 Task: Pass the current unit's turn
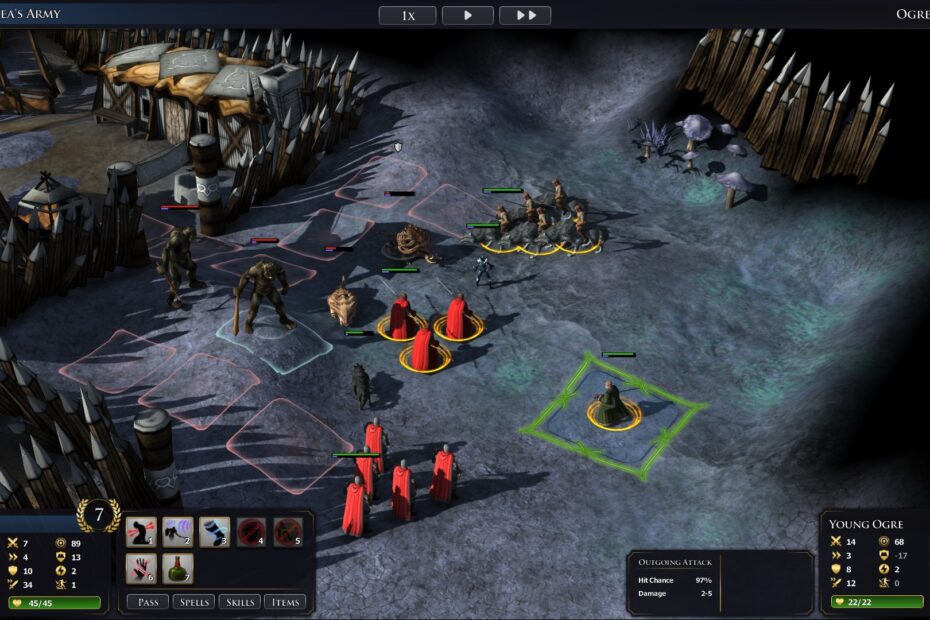pyautogui.click(x=147, y=602)
